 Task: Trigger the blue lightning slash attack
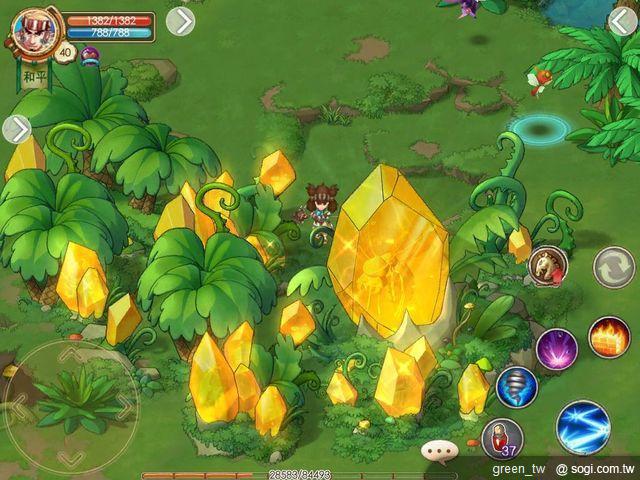583,426
